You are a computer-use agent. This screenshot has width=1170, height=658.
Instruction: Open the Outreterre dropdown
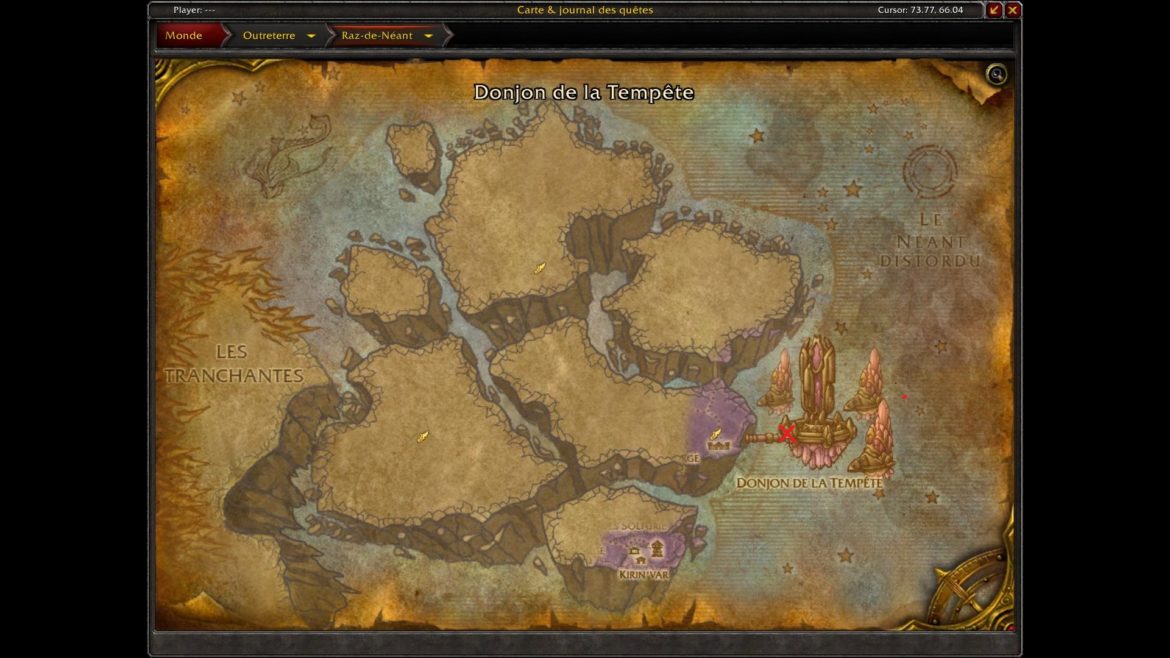tap(311, 36)
